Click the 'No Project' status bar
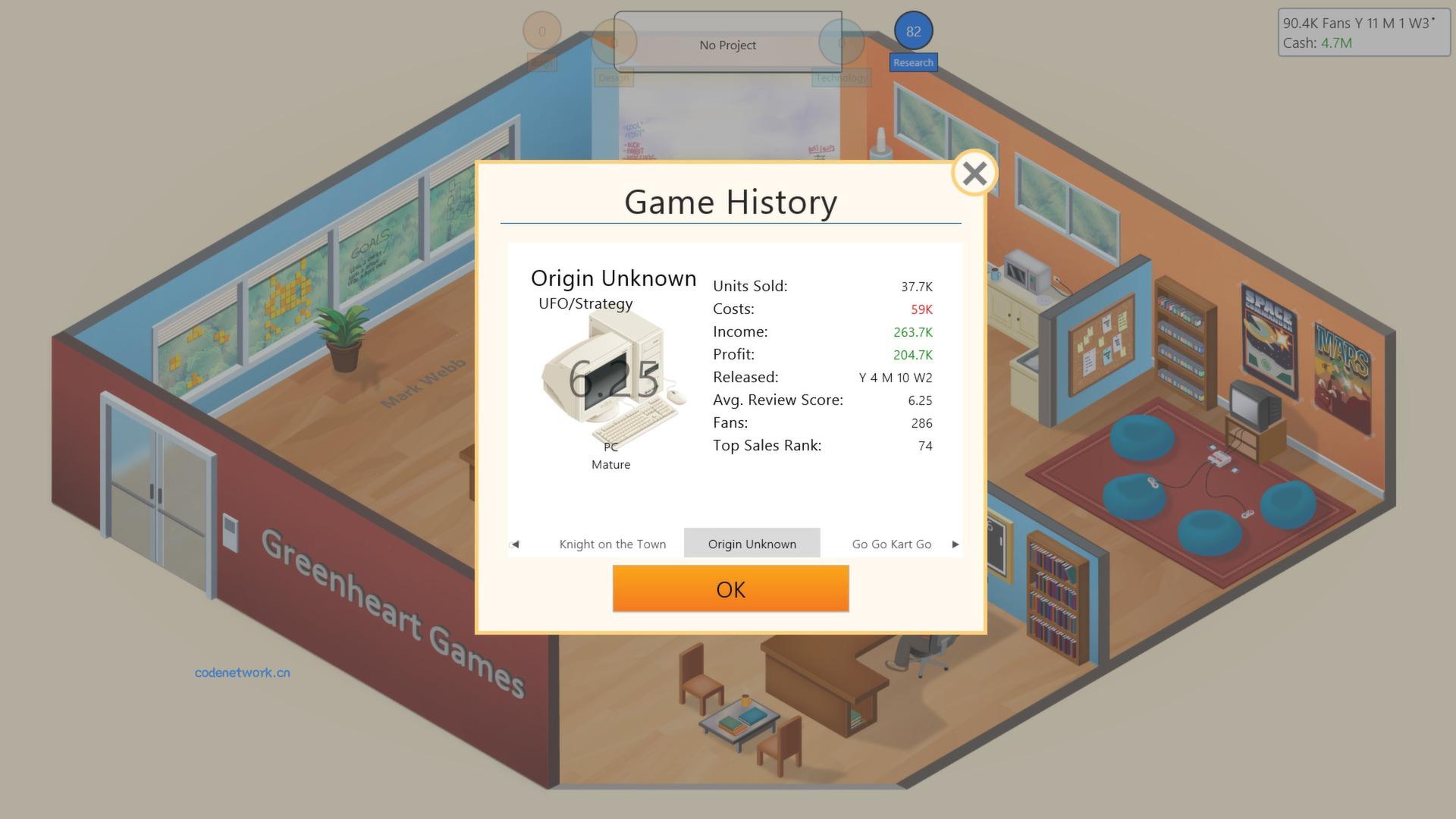This screenshot has height=819, width=1456. 728,45
